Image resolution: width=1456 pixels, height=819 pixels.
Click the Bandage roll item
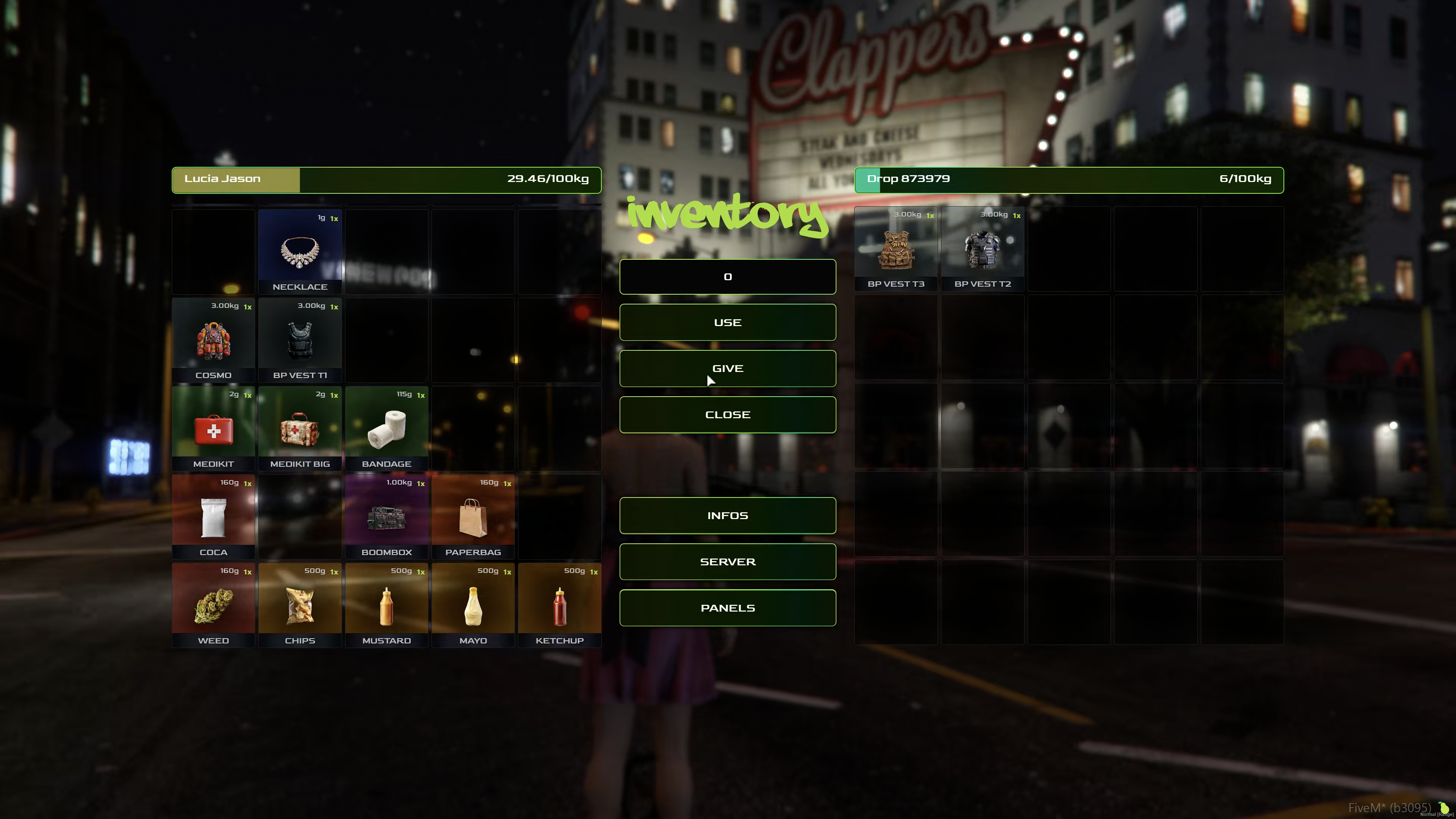[x=387, y=429]
